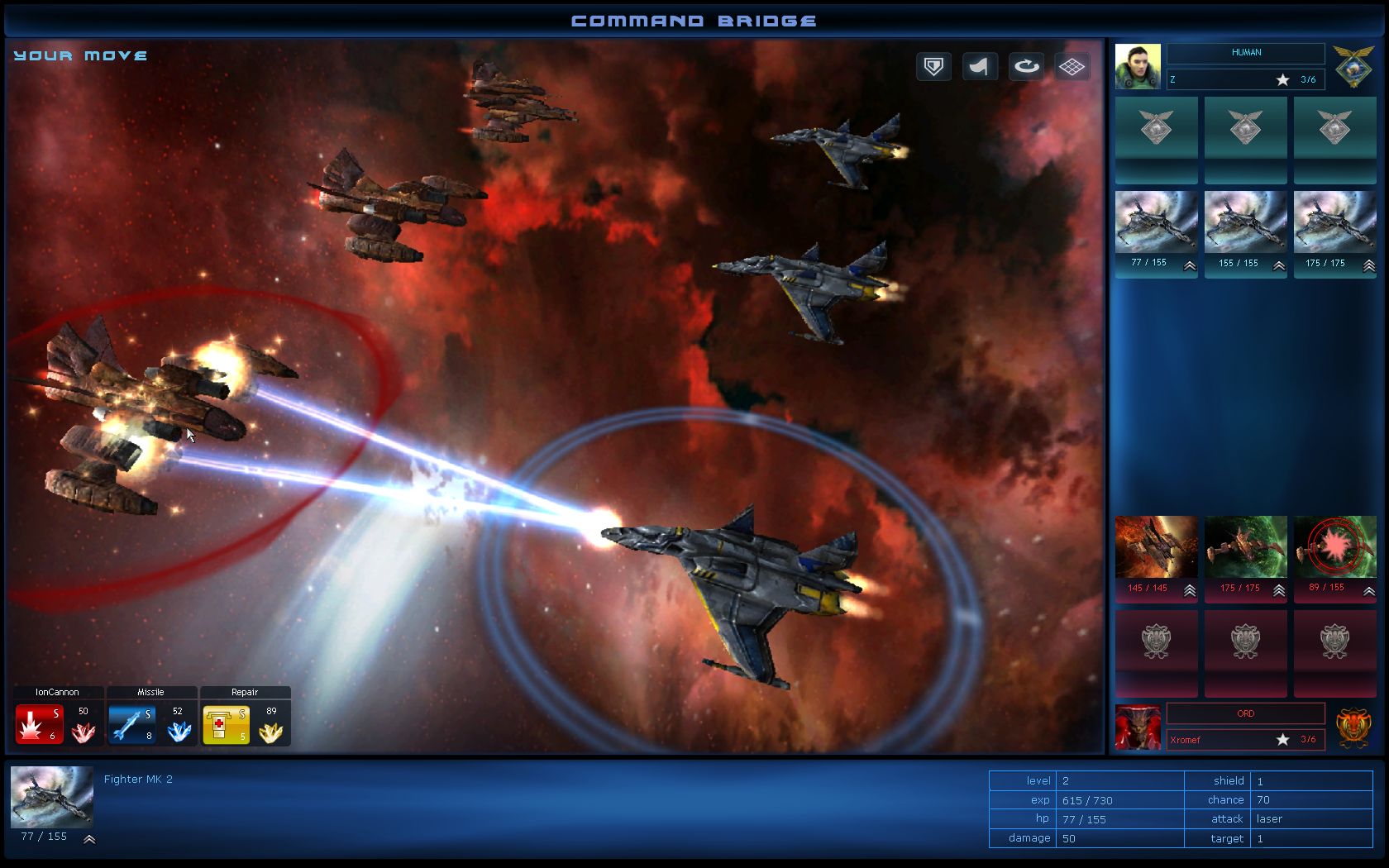Toggle the star rating beside Xromef
Screen dimensions: 1389x868
1282,740
